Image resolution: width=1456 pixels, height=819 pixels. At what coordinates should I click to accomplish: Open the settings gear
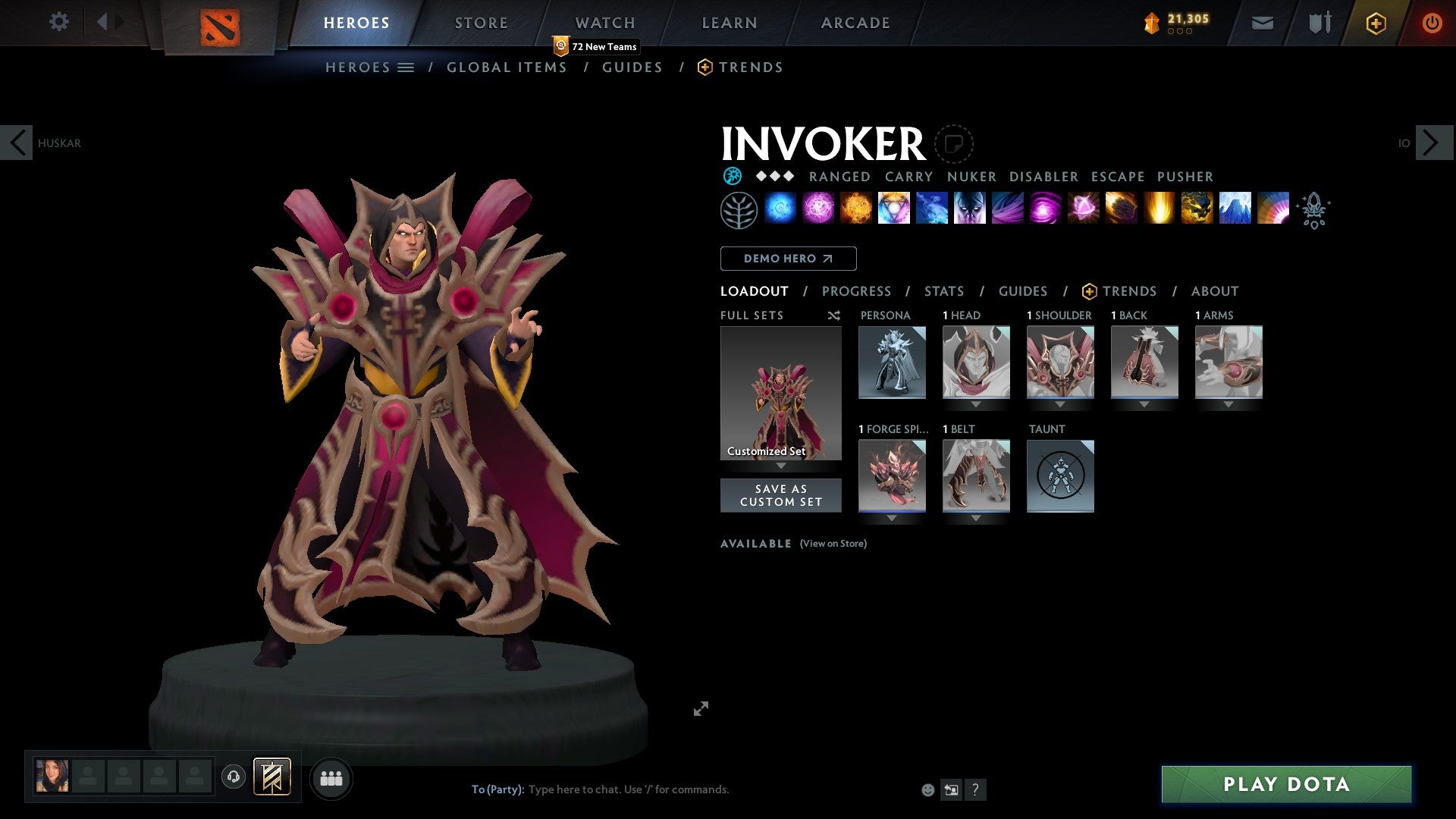(x=58, y=22)
